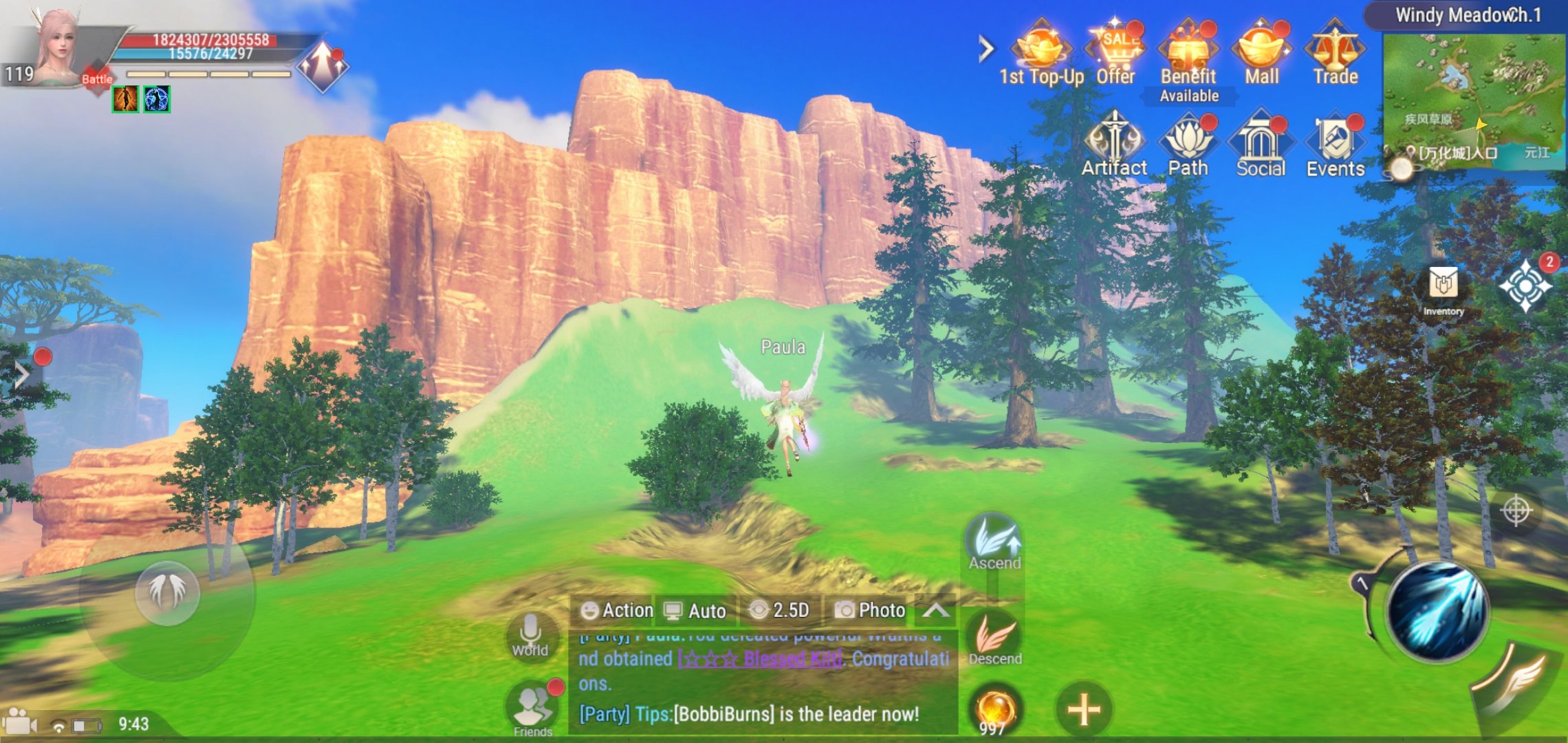
Task: Open the Inventory bag
Action: (x=1443, y=289)
